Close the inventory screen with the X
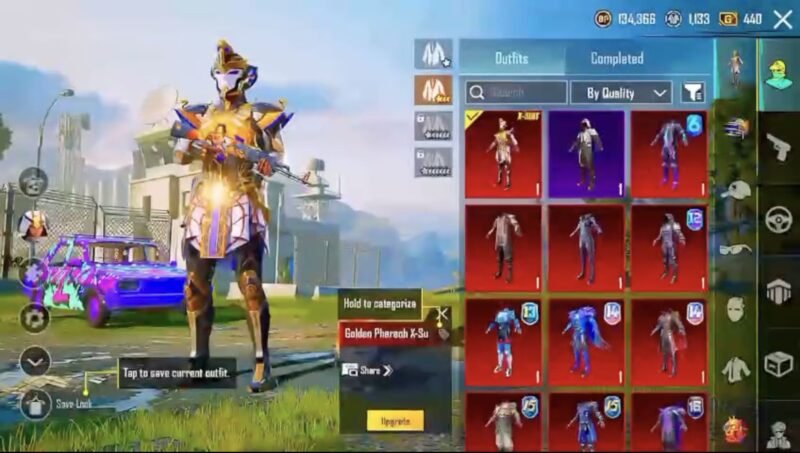800x453 pixels. (x=782, y=18)
